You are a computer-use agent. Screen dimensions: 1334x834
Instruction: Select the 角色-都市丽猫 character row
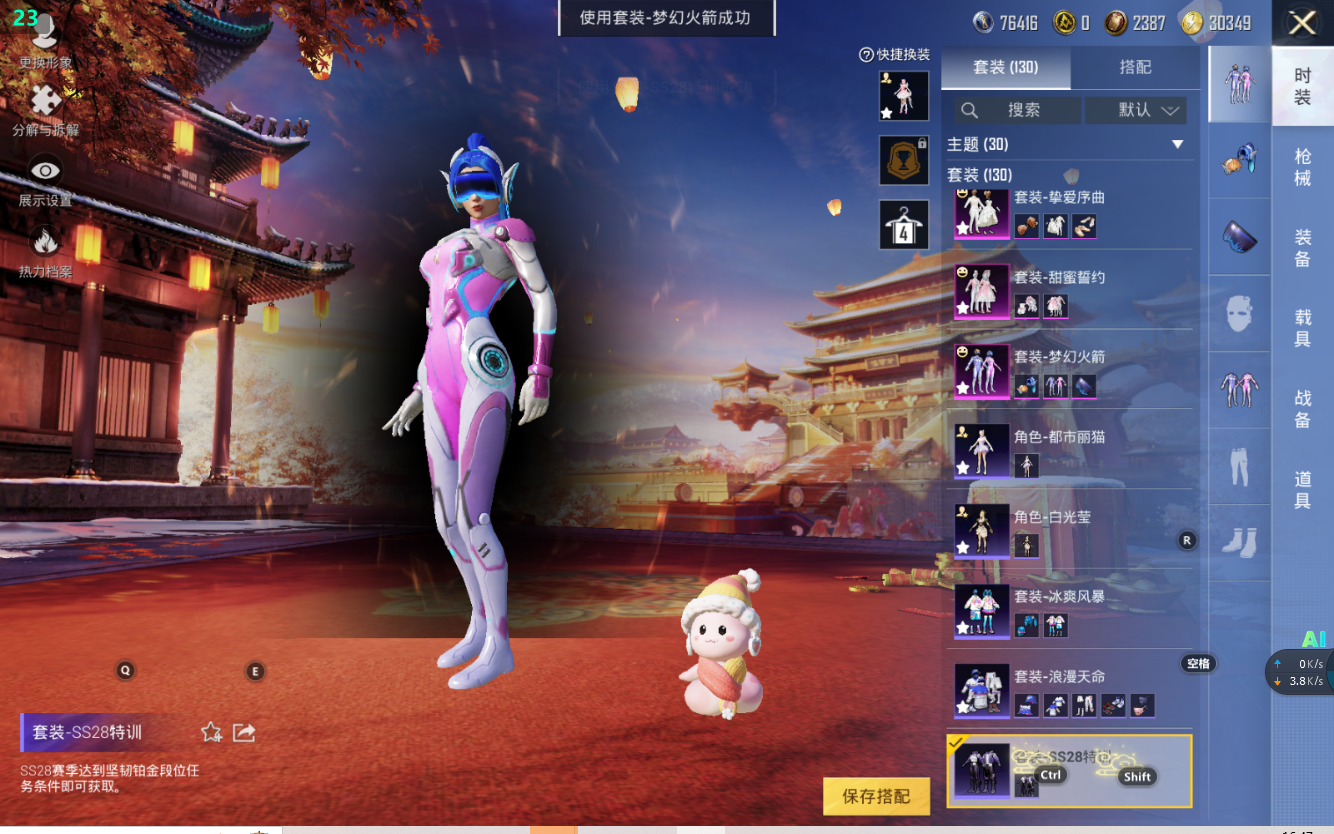pos(1070,451)
